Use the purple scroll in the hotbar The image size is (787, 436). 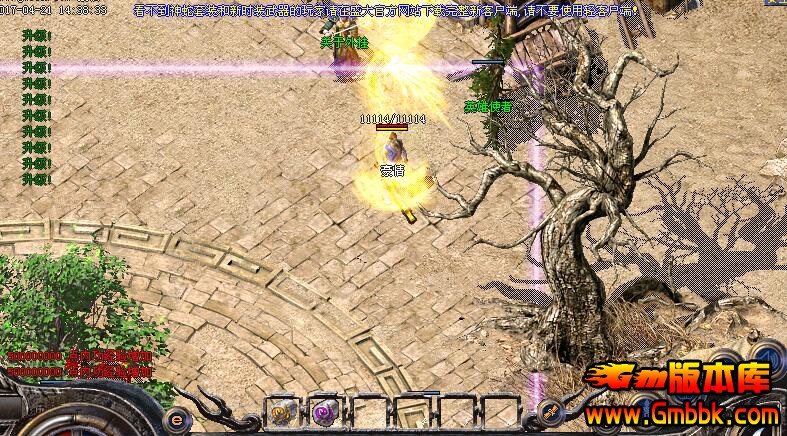[x=323, y=411]
